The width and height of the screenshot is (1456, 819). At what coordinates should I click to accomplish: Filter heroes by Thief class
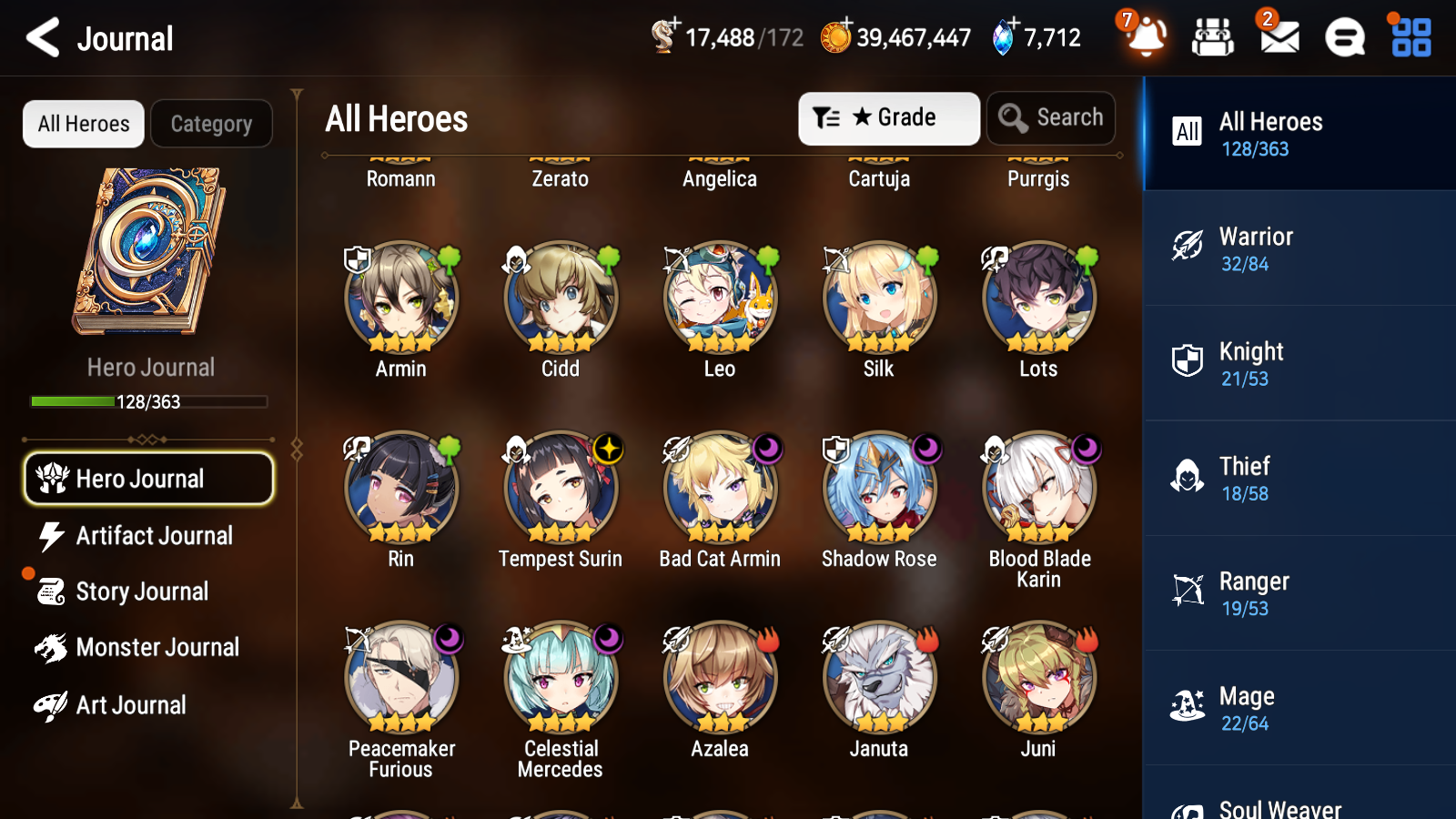point(1292,478)
